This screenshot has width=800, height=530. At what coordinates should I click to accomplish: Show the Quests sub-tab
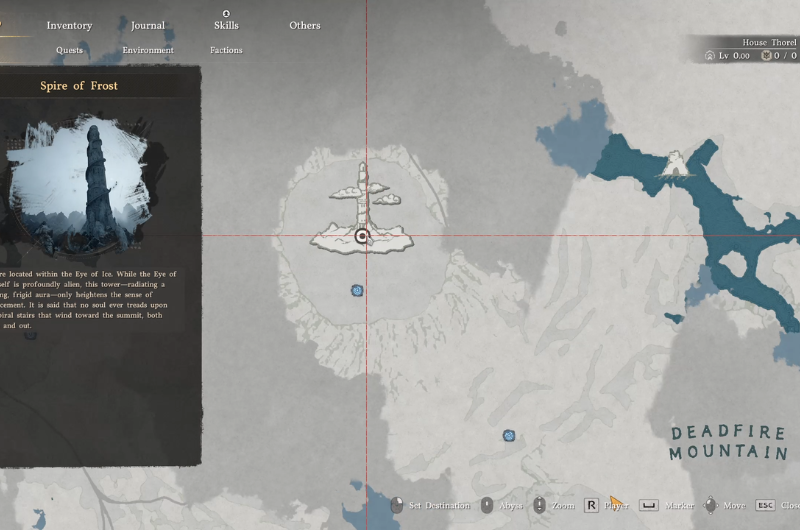pyautogui.click(x=70, y=50)
